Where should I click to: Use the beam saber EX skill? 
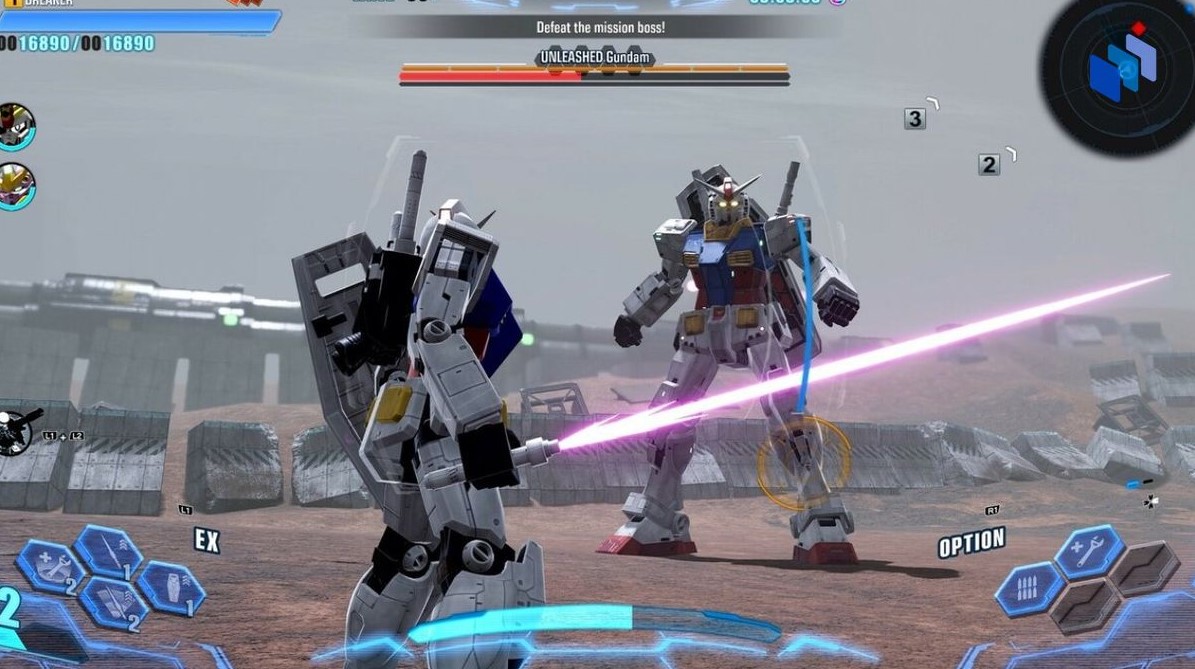click(108, 550)
